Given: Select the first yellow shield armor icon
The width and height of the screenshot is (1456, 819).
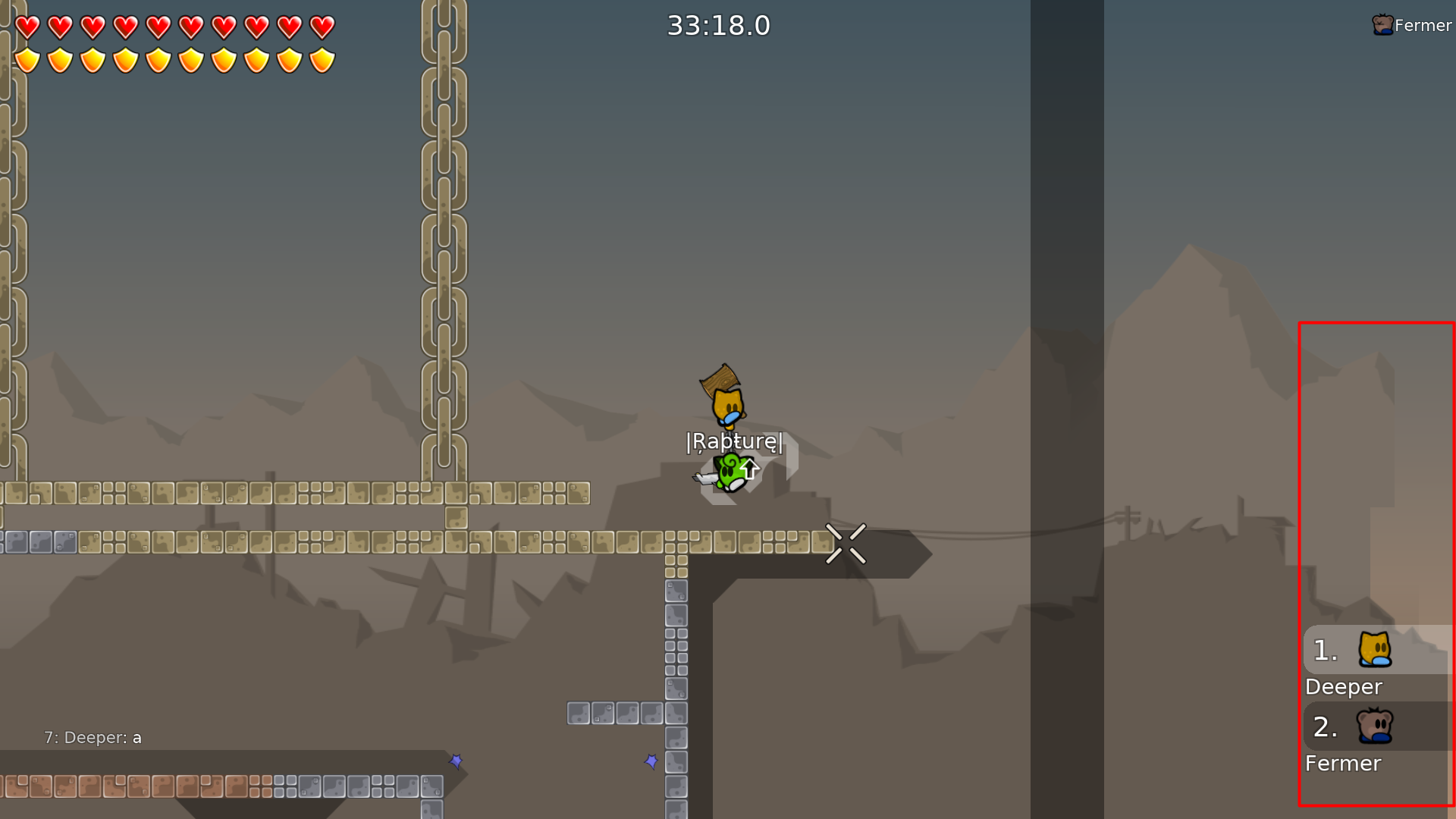Looking at the screenshot, I should [x=28, y=58].
